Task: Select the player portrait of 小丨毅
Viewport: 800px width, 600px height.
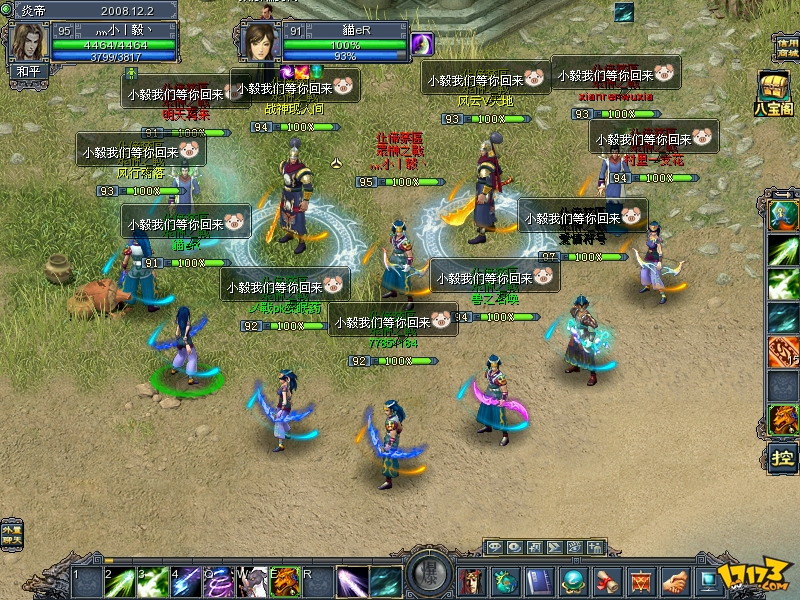Action: (27, 41)
